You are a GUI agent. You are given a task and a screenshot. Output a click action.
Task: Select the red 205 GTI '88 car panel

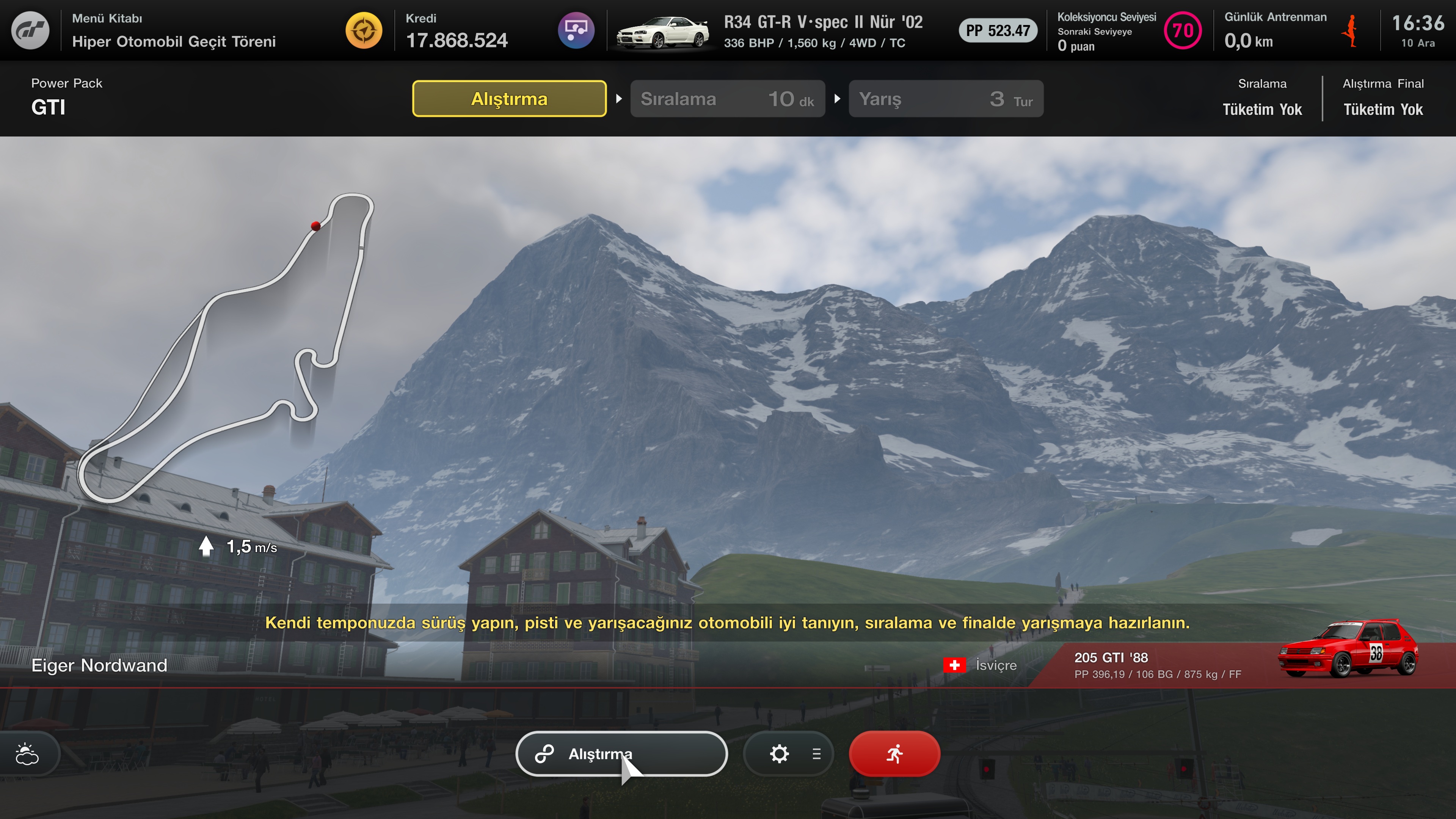(x=1244, y=665)
